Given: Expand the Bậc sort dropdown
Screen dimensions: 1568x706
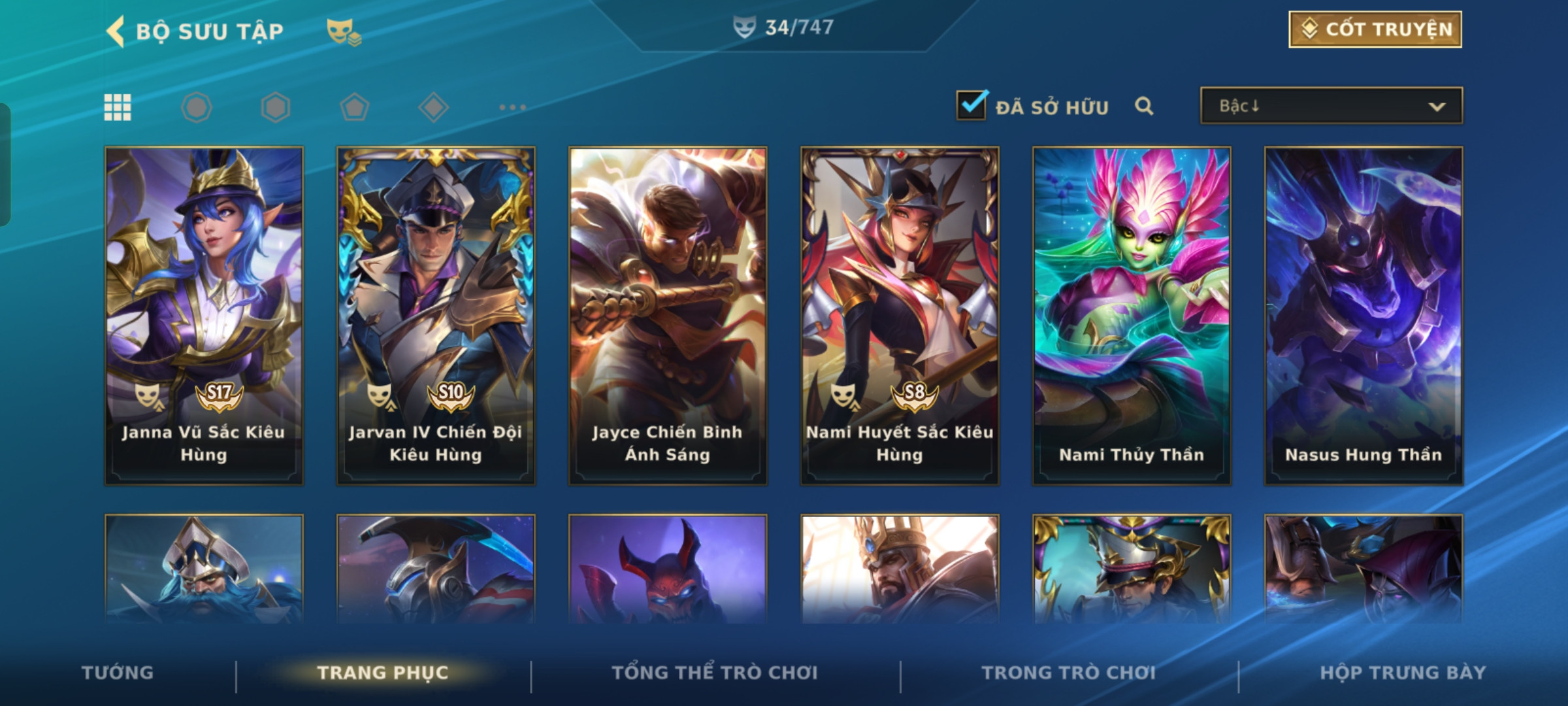Looking at the screenshot, I should coord(1331,106).
